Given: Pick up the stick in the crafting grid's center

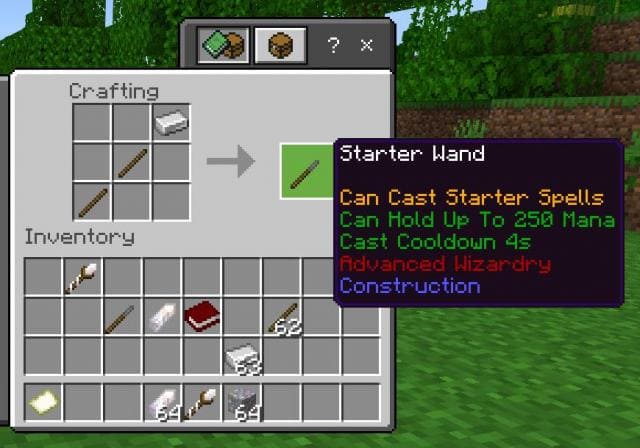Looking at the screenshot, I should point(132,162).
